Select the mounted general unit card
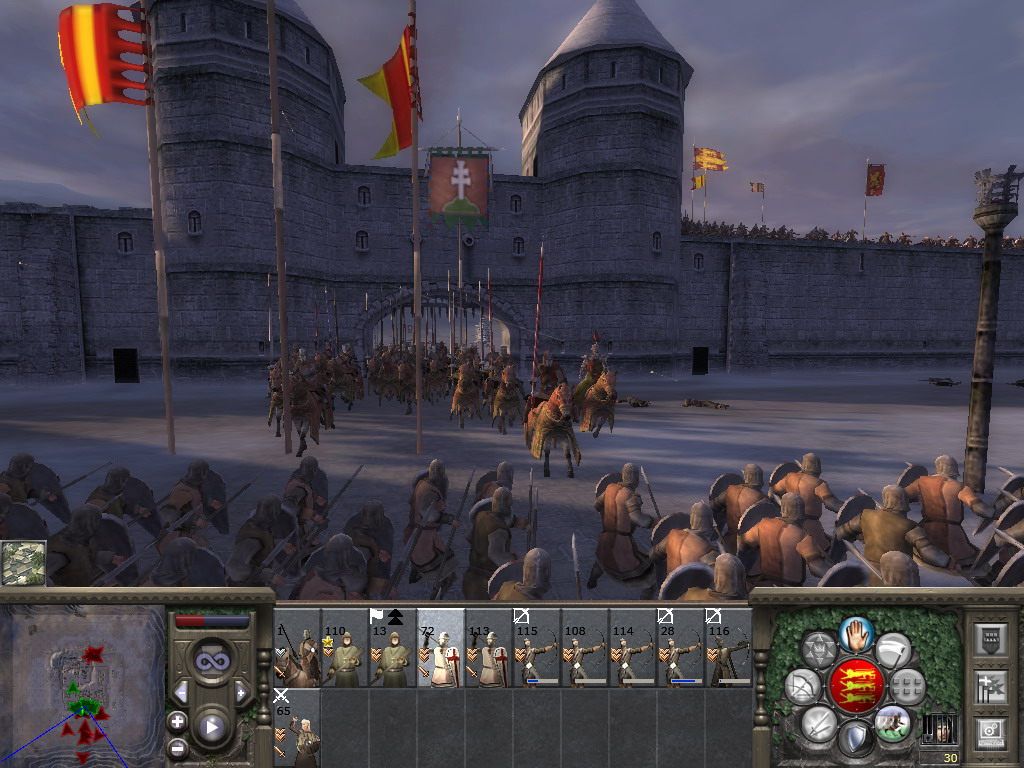This screenshot has height=768, width=1024. point(297,649)
